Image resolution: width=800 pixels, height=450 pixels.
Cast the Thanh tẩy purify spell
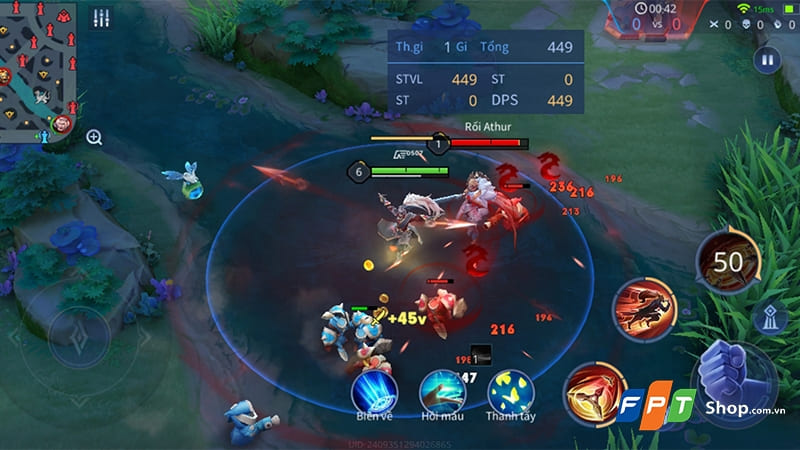510,392
